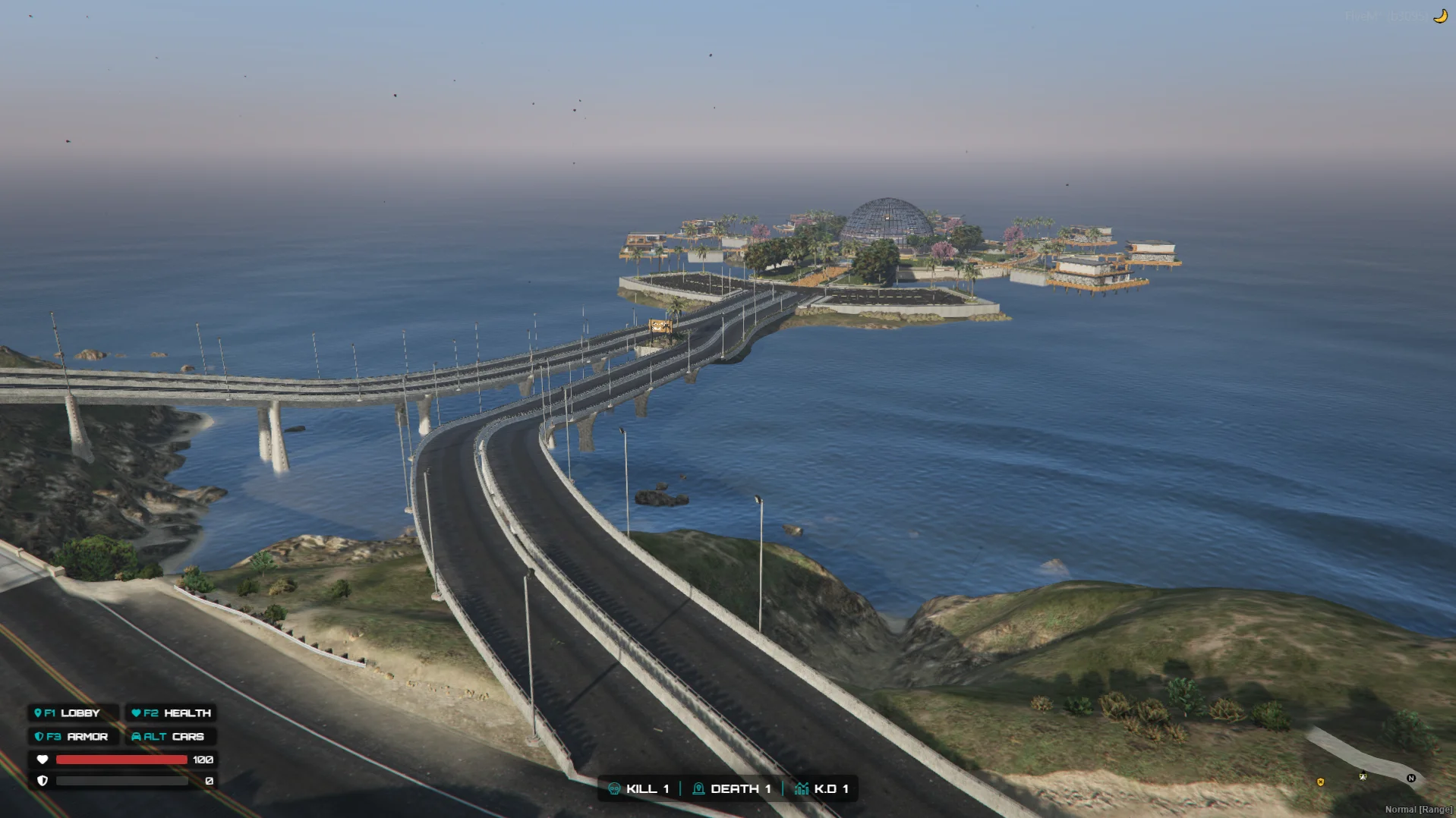Open the Lobby shortcut button
The image size is (1456, 818).
point(73,713)
